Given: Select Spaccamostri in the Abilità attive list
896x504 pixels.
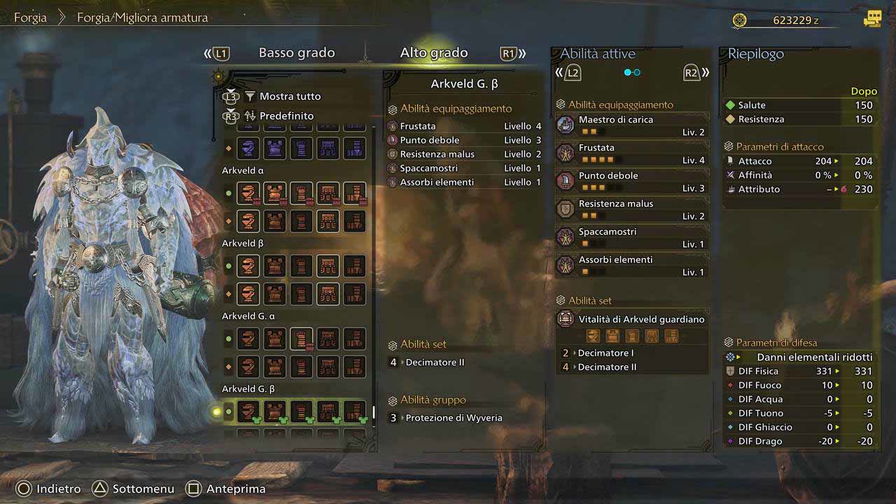Looking at the screenshot, I should [632, 237].
